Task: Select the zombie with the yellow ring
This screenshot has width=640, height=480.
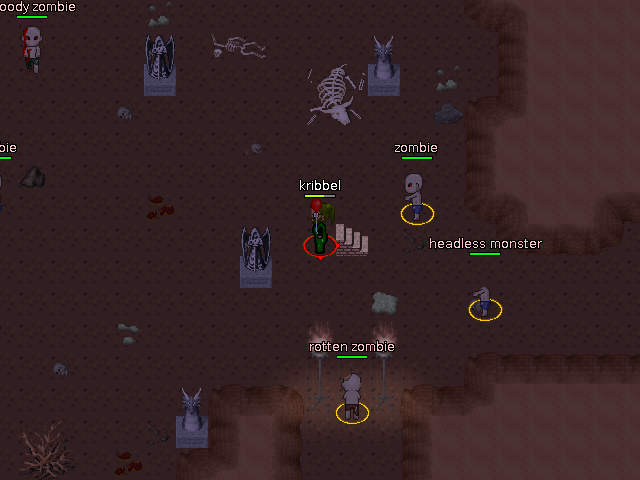Action: click(416, 197)
